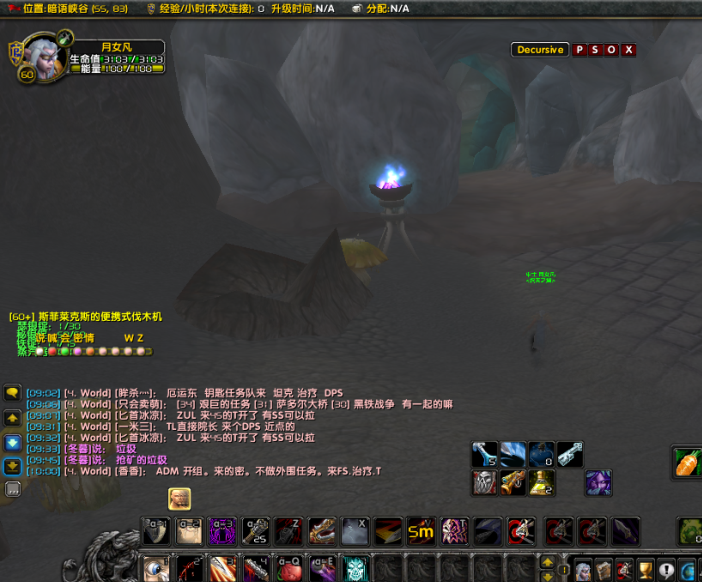Click the chat down-arrow button
Image resolution: width=702 pixels, height=582 pixels.
(13, 441)
